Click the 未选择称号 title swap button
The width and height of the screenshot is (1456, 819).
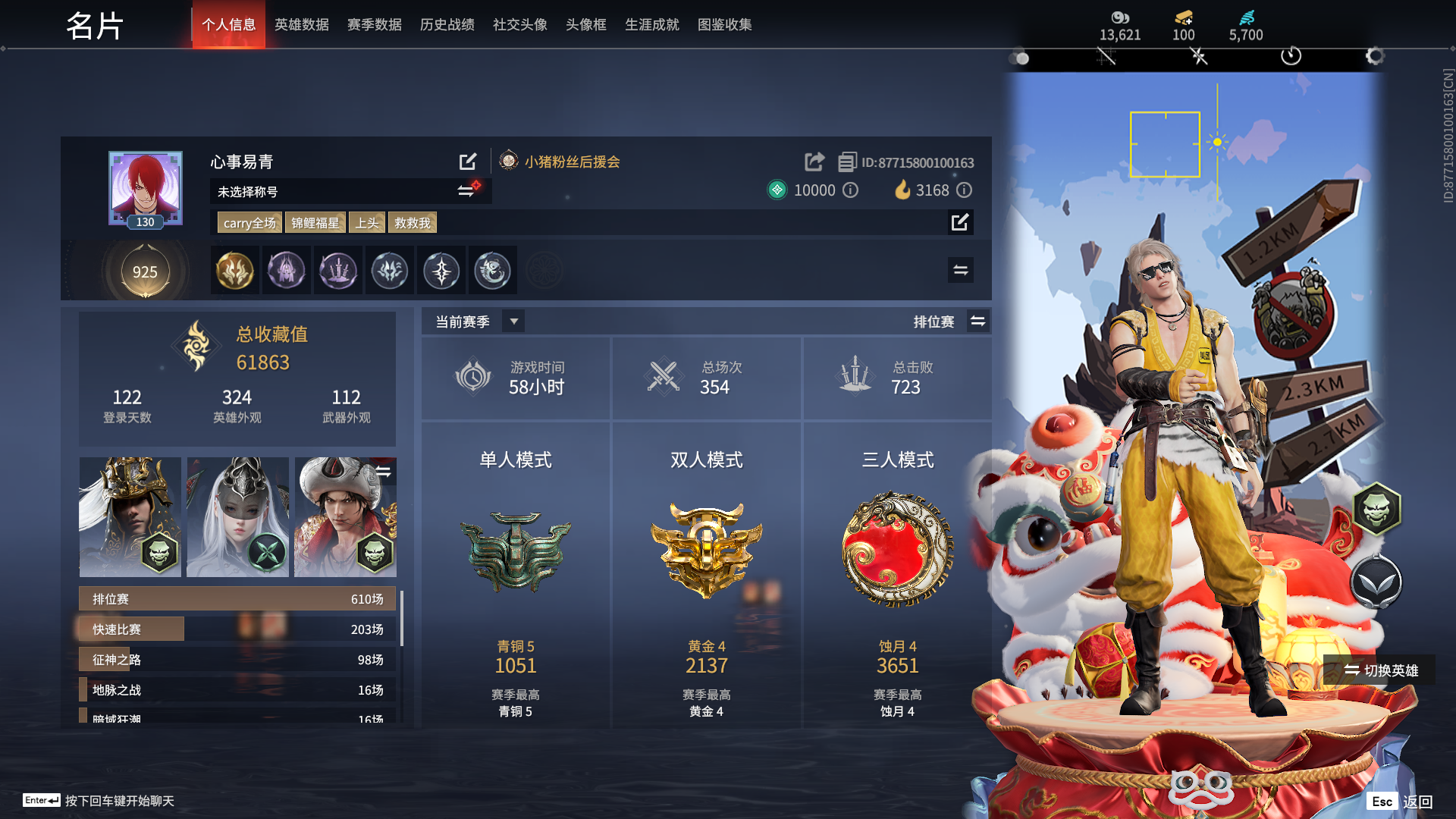(x=466, y=191)
